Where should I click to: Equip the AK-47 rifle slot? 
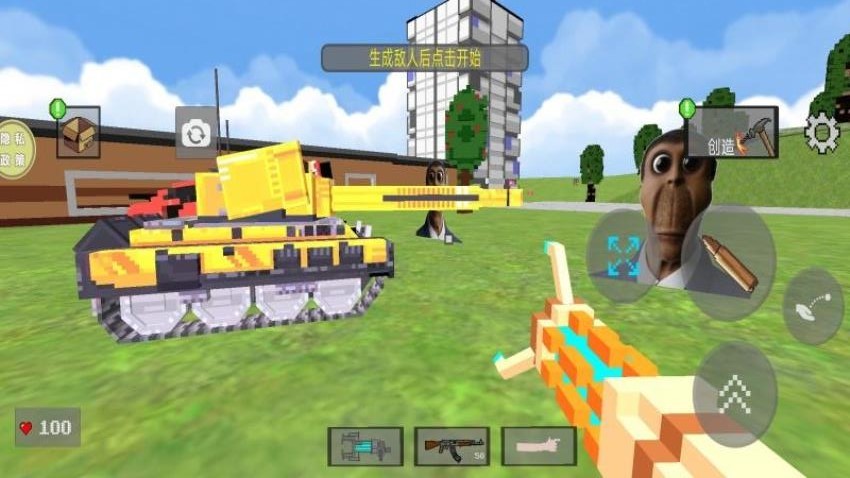click(x=452, y=446)
